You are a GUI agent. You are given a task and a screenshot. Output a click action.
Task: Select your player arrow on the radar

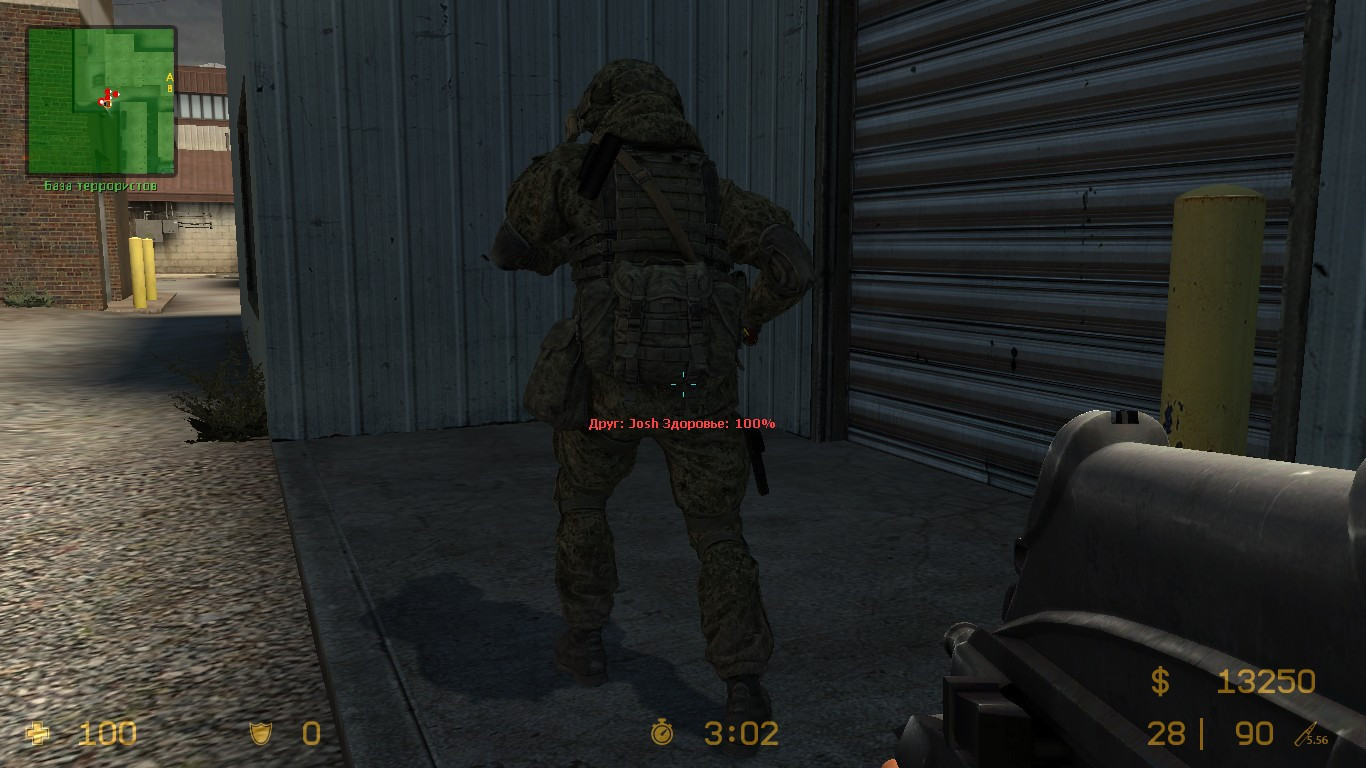[x=107, y=103]
